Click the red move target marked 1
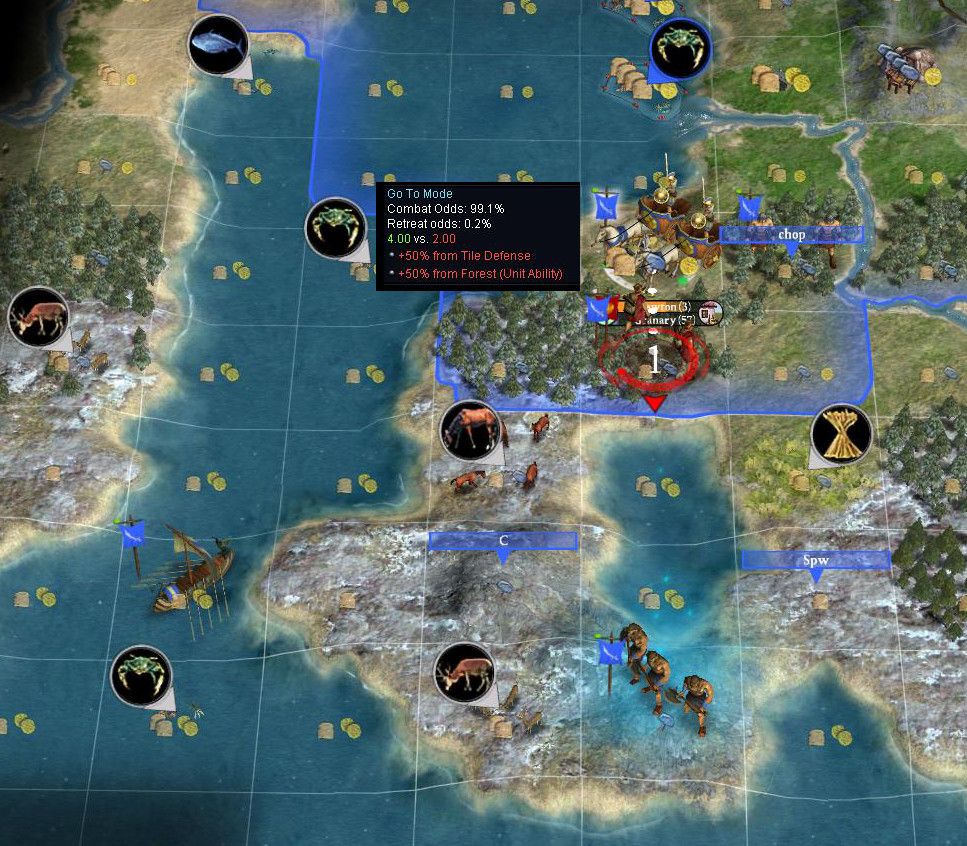967x846 pixels. tap(654, 361)
